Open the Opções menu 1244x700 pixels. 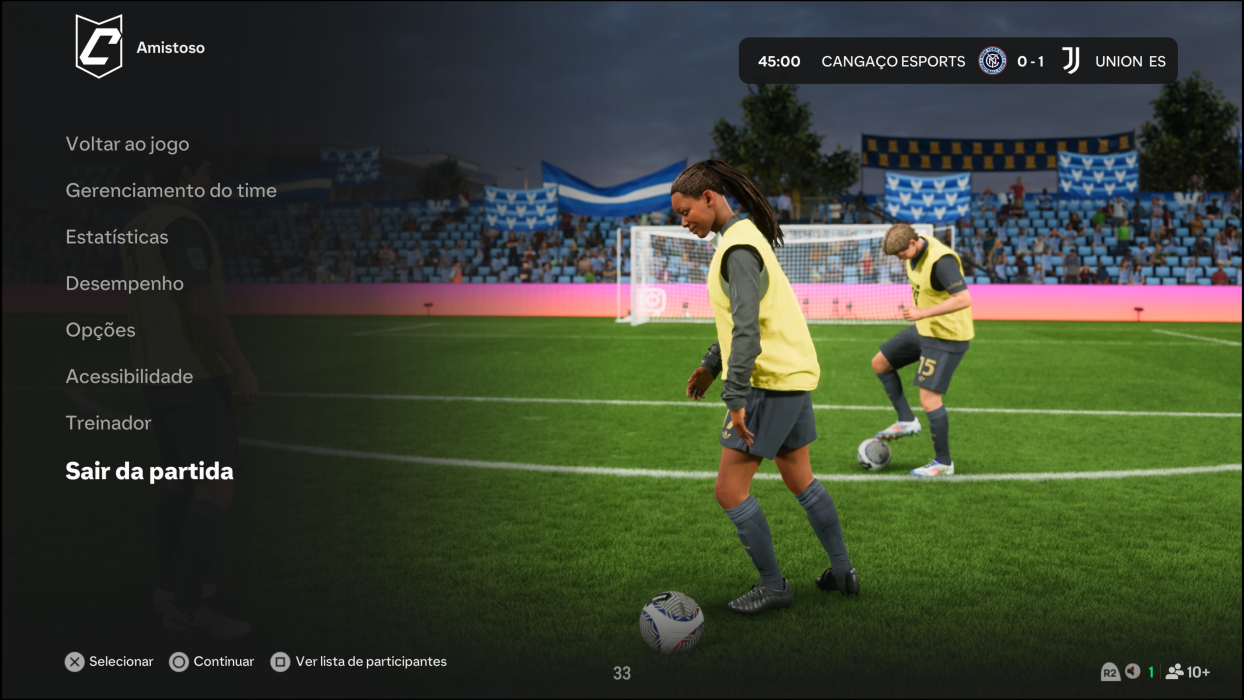[x=100, y=330]
